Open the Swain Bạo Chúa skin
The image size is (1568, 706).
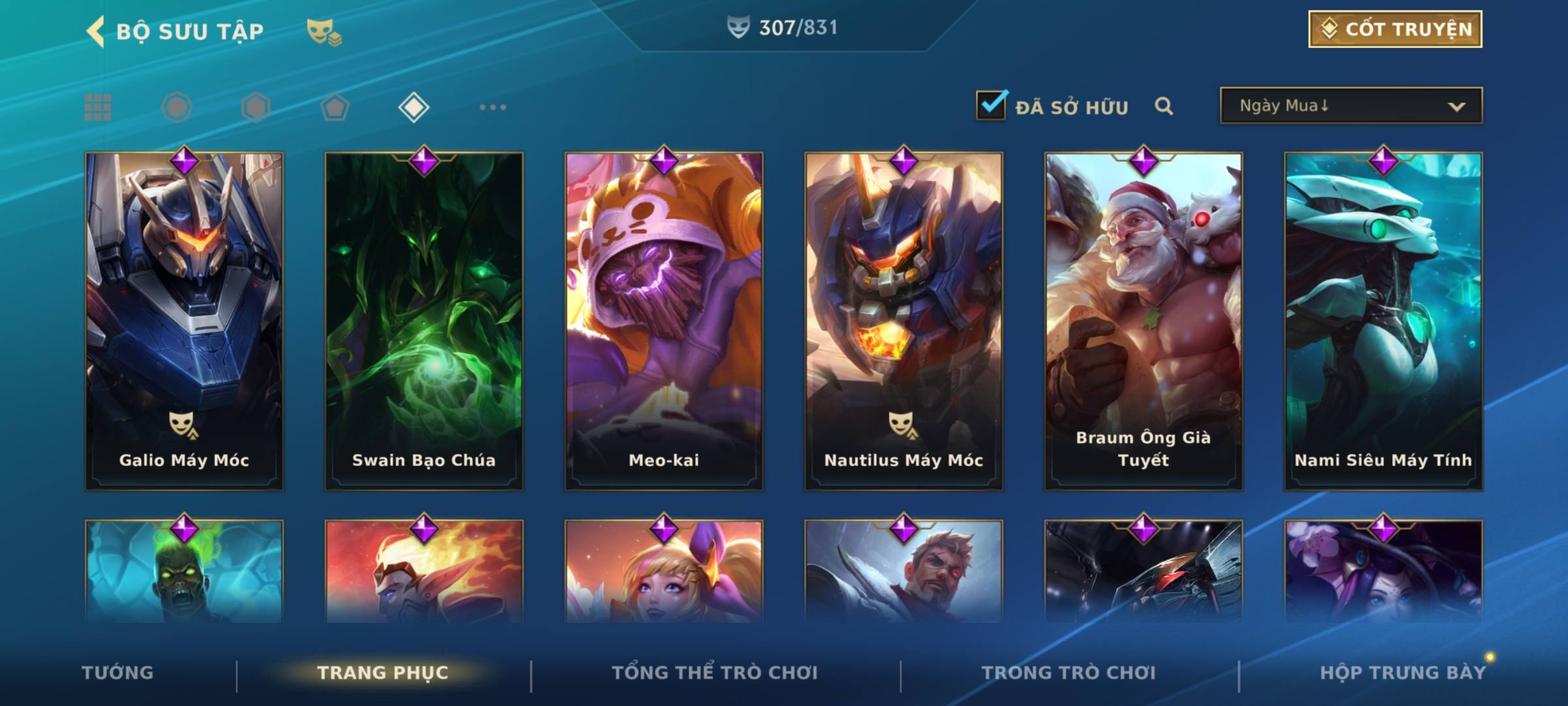click(424, 320)
